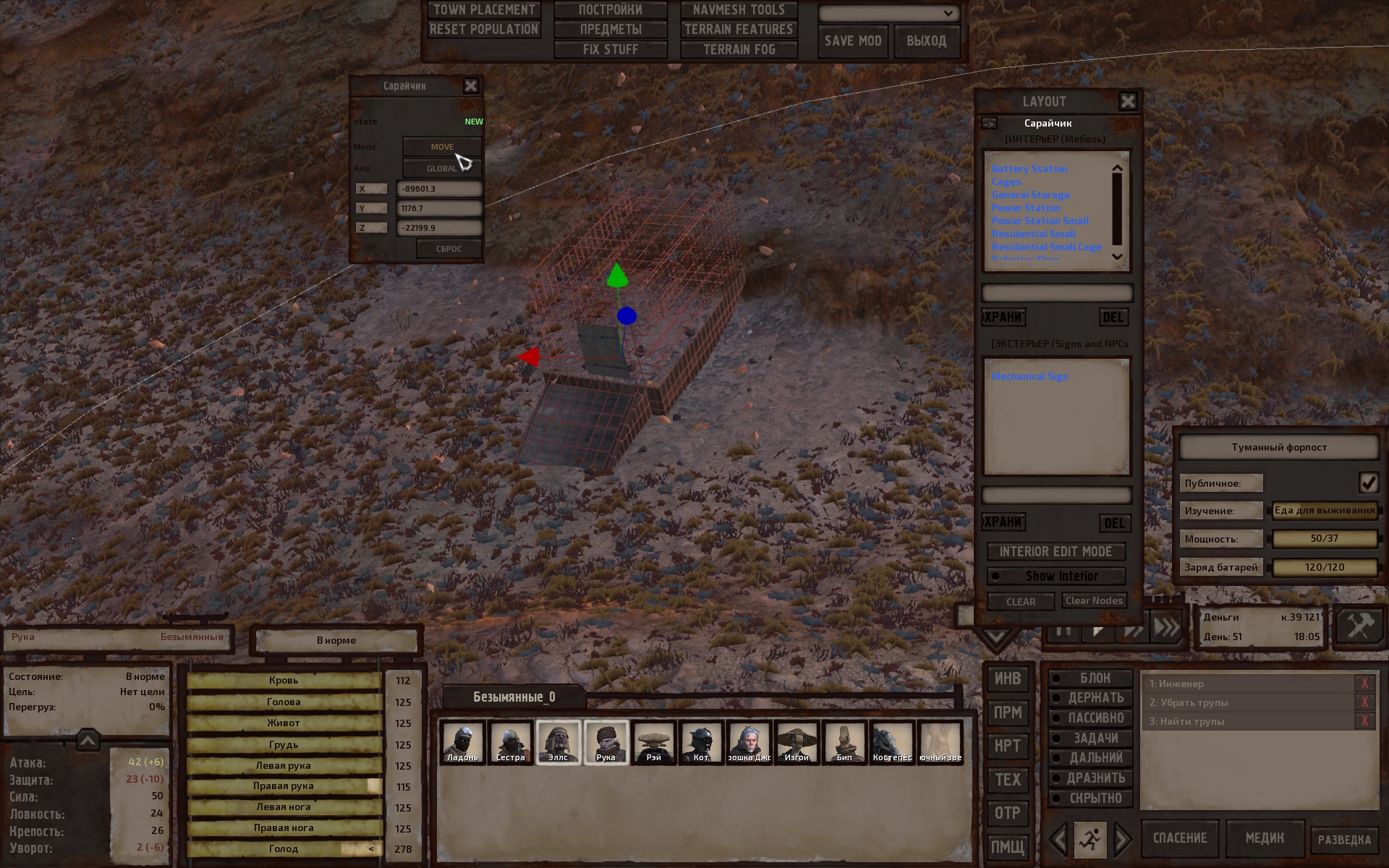Toggle the Публичное checkbox
The image size is (1389, 868).
tap(1367, 482)
